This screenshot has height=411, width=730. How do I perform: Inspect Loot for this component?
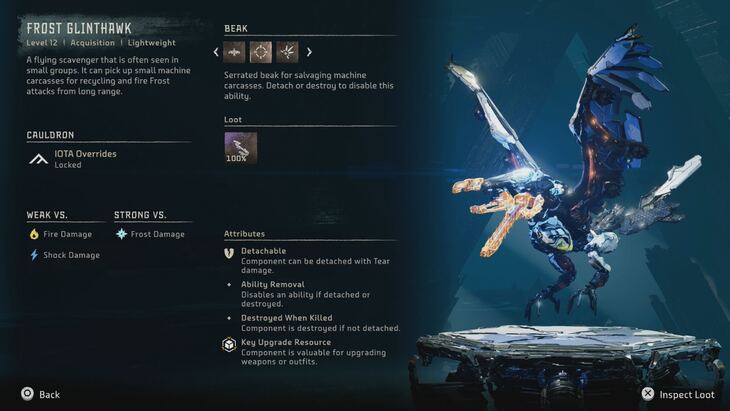coord(679,394)
